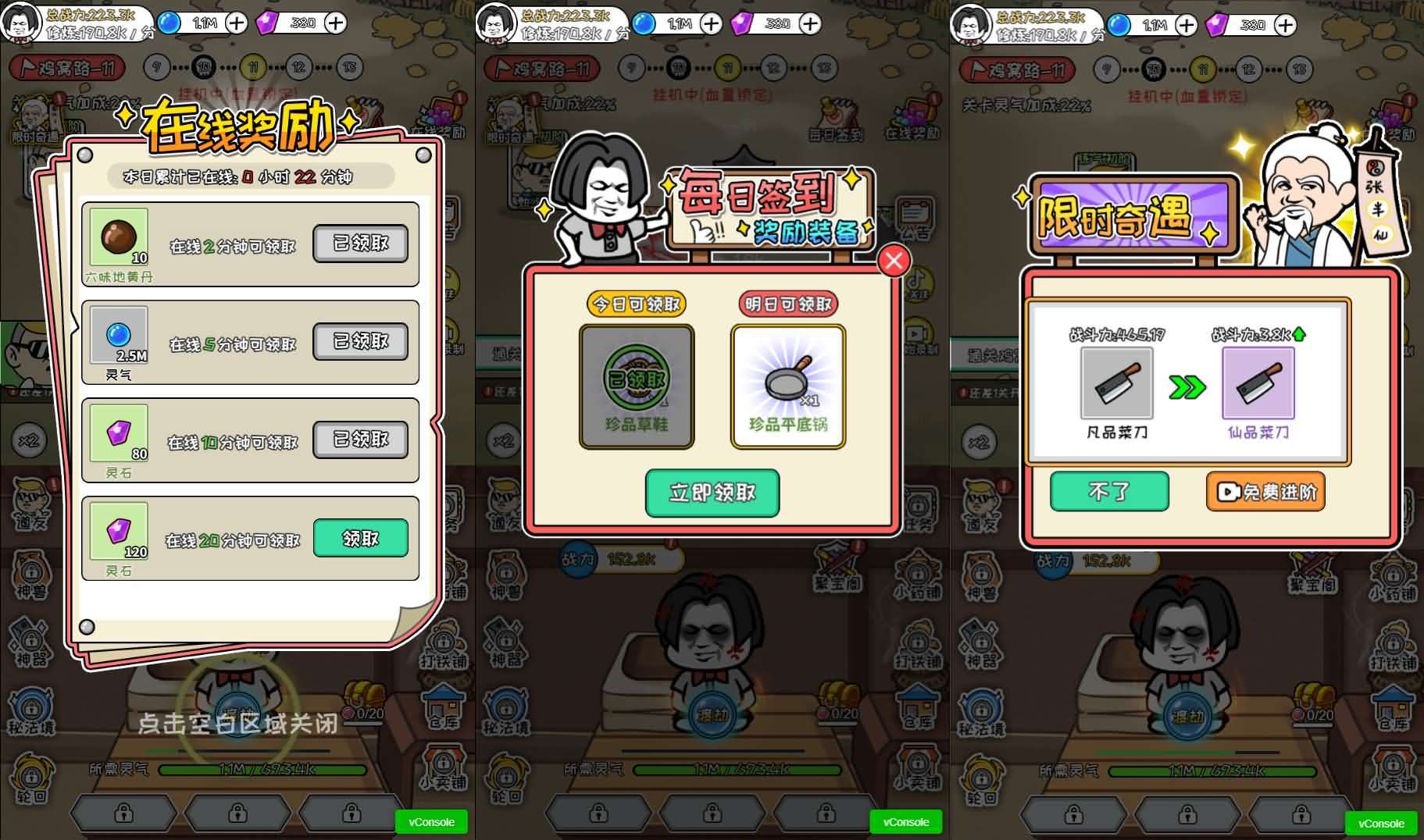The height and width of the screenshot is (840, 1424).
Task: Click the locked 神兽 spirit beast icon
Action: [x=30, y=575]
